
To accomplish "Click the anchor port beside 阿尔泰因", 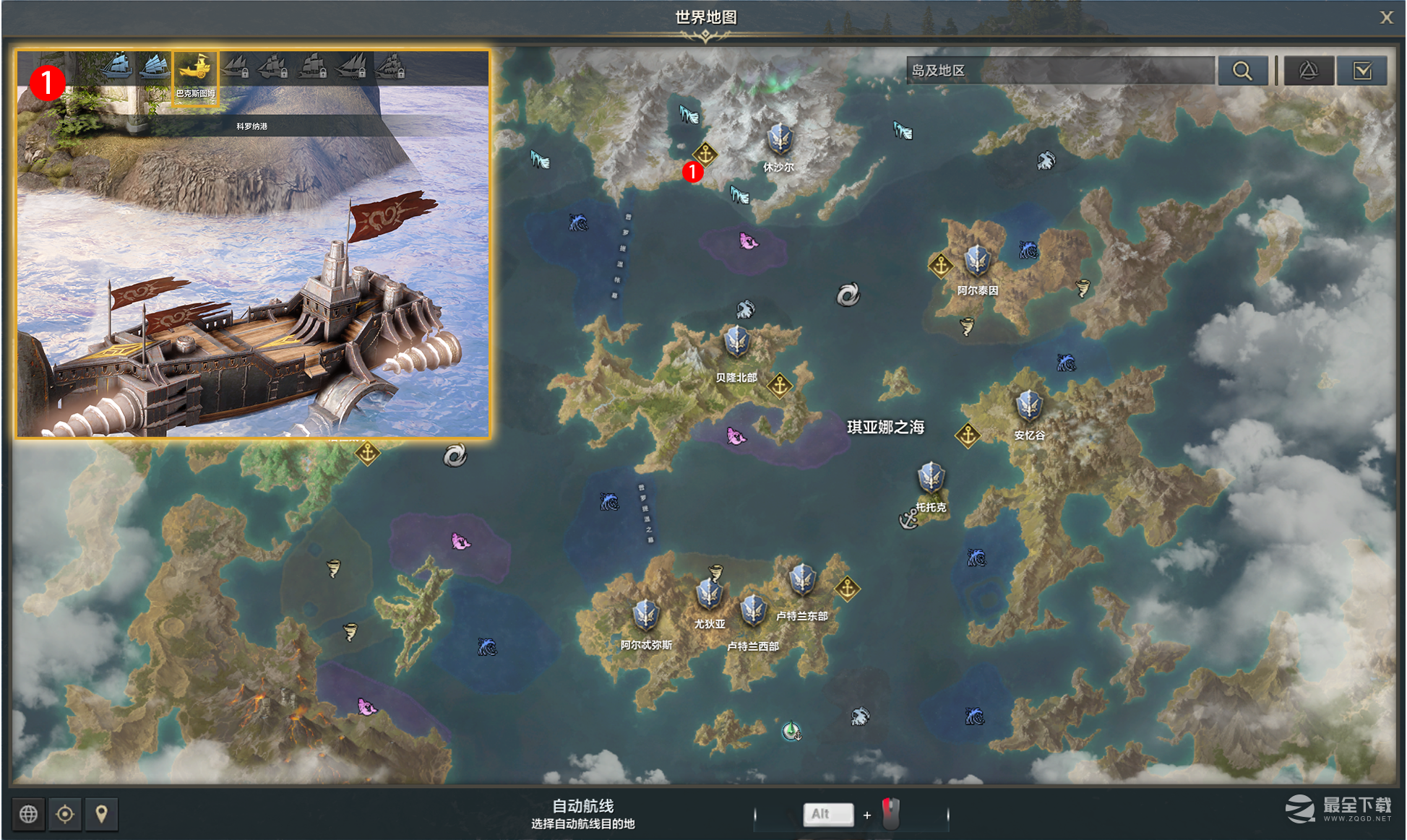I will [940, 266].
